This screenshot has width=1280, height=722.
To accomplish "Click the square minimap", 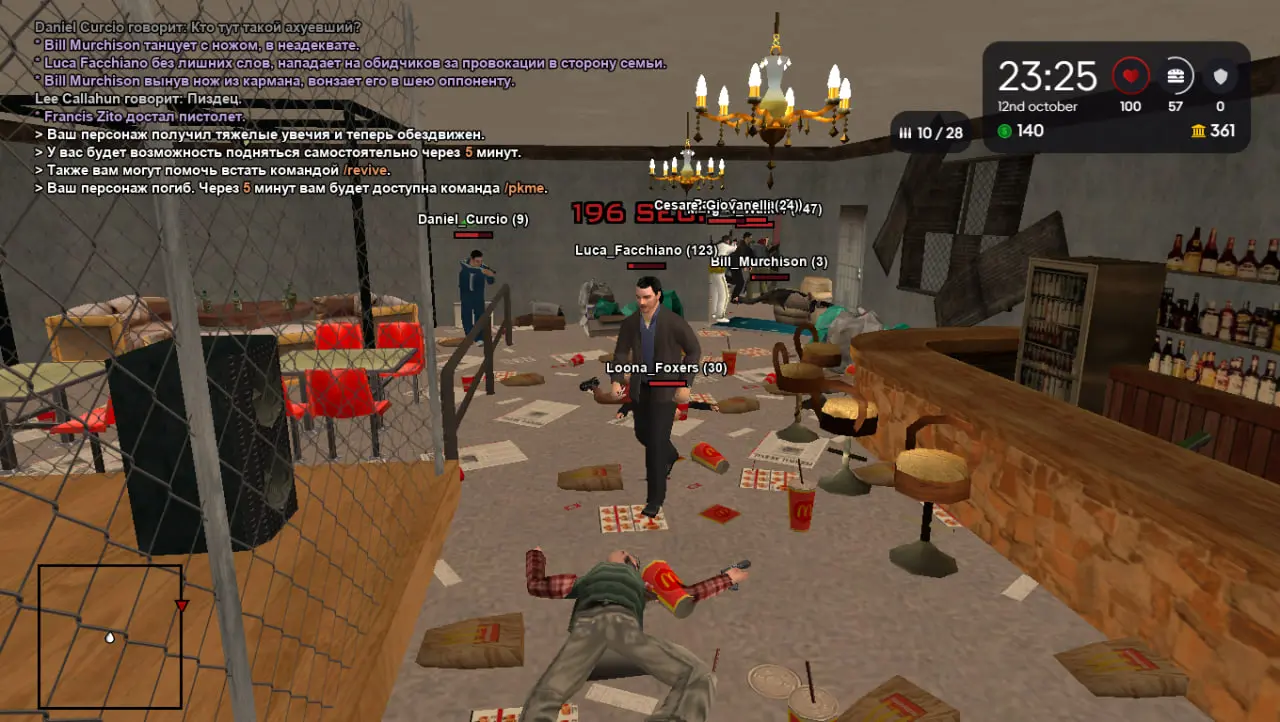I will pyautogui.click(x=110, y=636).
